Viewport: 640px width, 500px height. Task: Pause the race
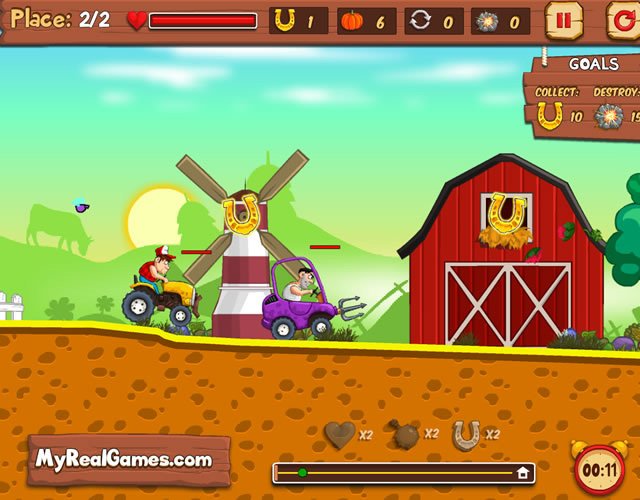point(563,20)
